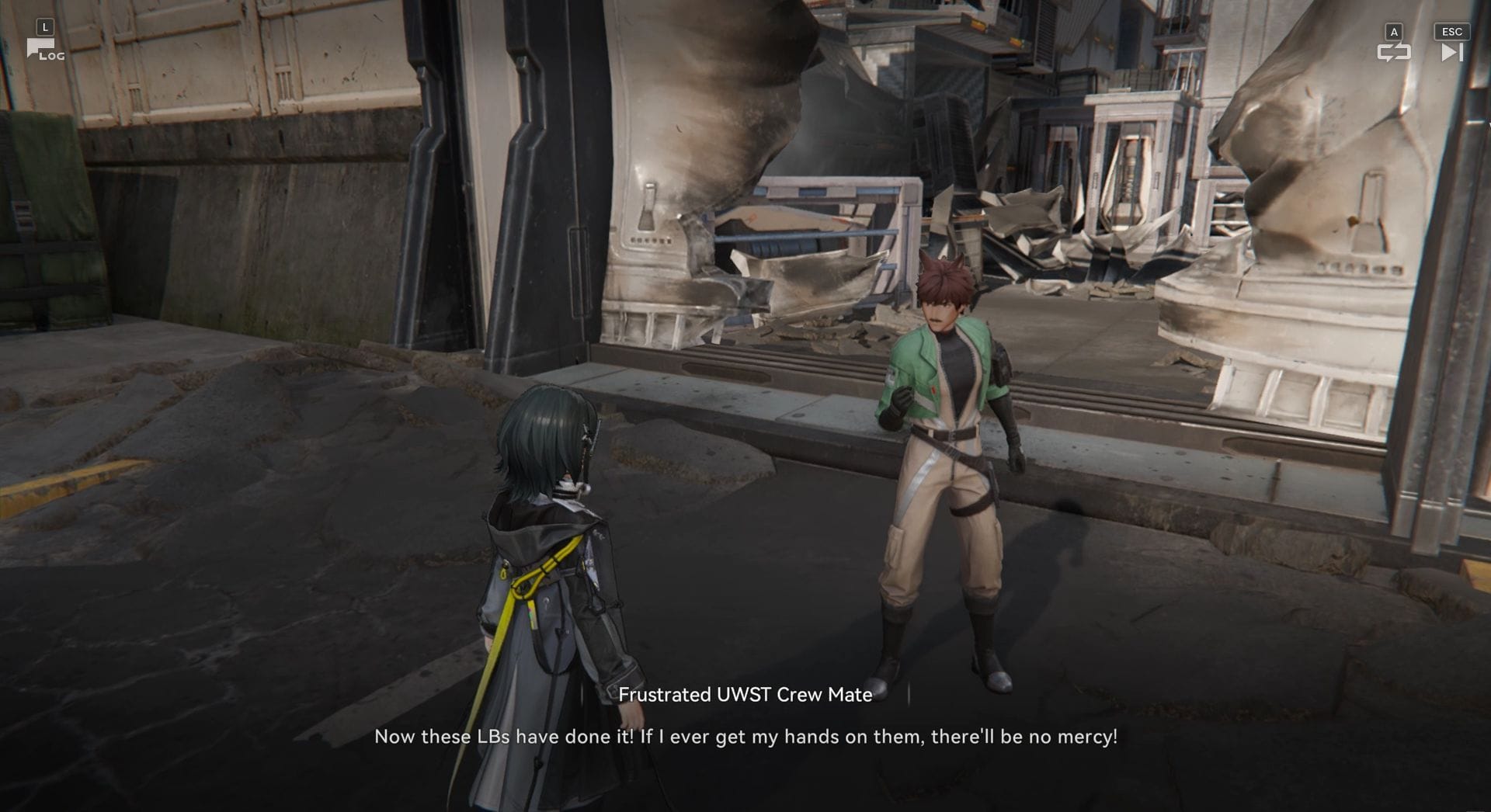Viewport: 1491px width, 812px height.
Task: Skip the cutscene dialogue
Action: 1451,52
